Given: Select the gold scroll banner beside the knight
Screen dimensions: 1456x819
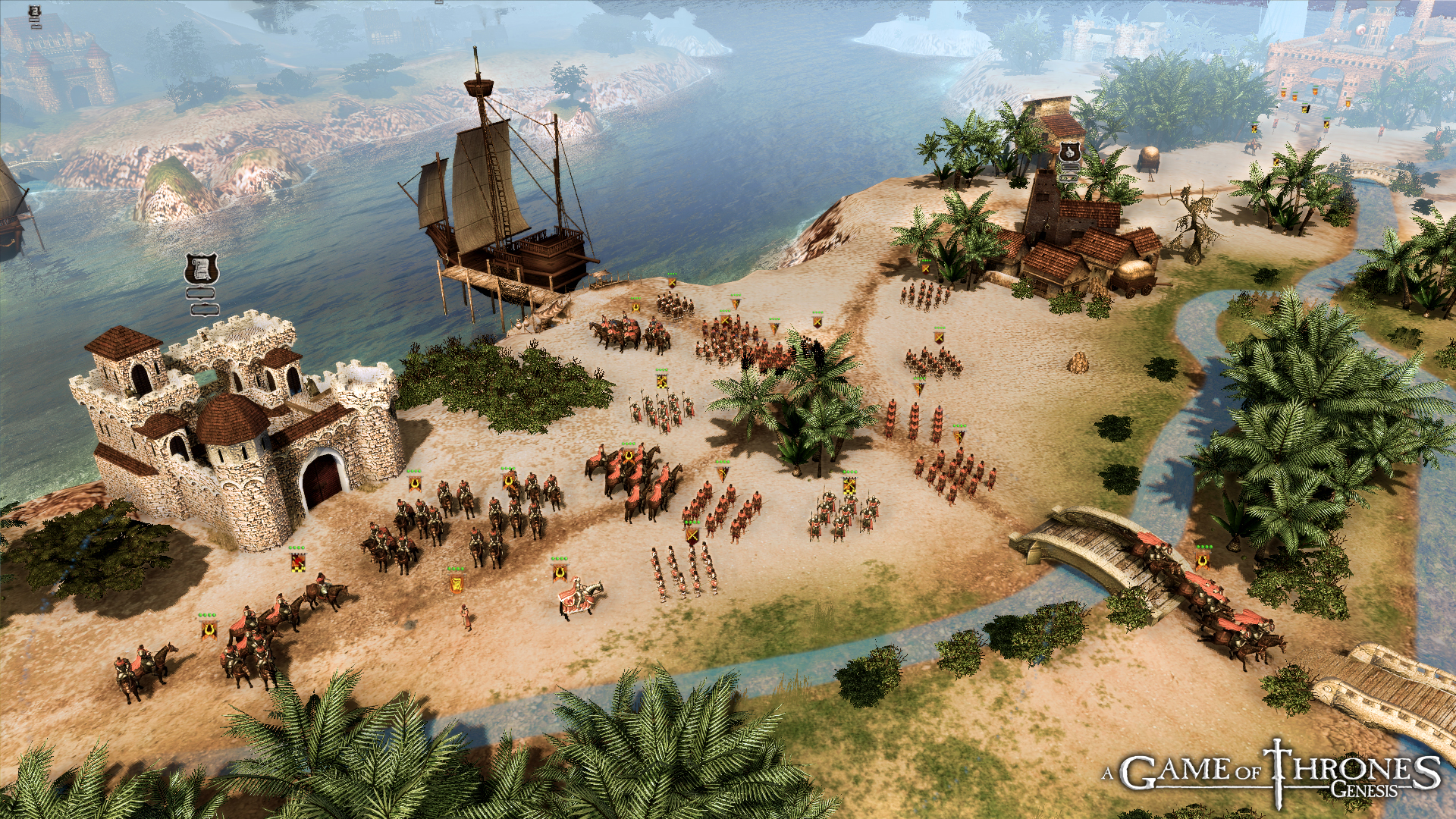Looking at the screenshot, I should pyautogui.click(x=457, y=583).
